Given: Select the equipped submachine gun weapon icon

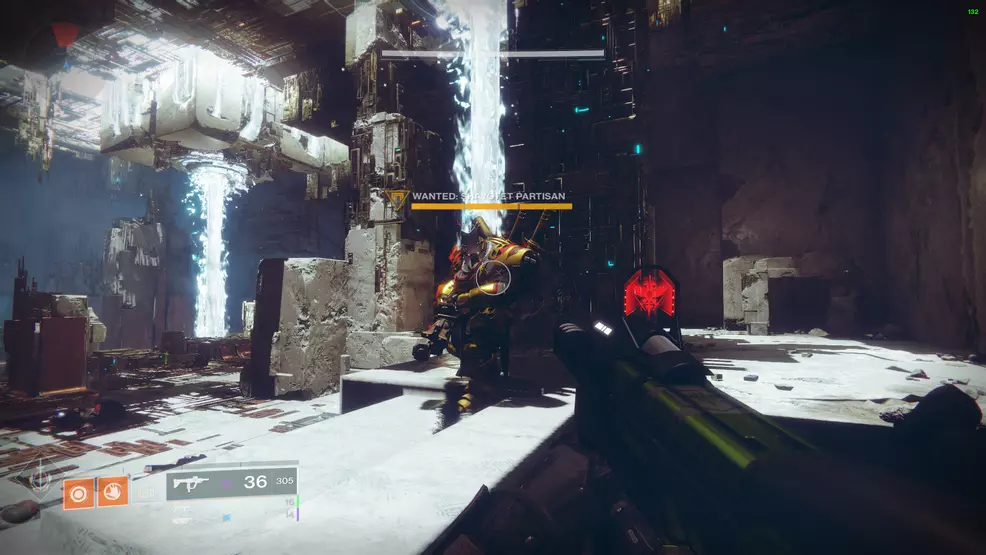Looking at the screenshot, I should pos(190,483).
